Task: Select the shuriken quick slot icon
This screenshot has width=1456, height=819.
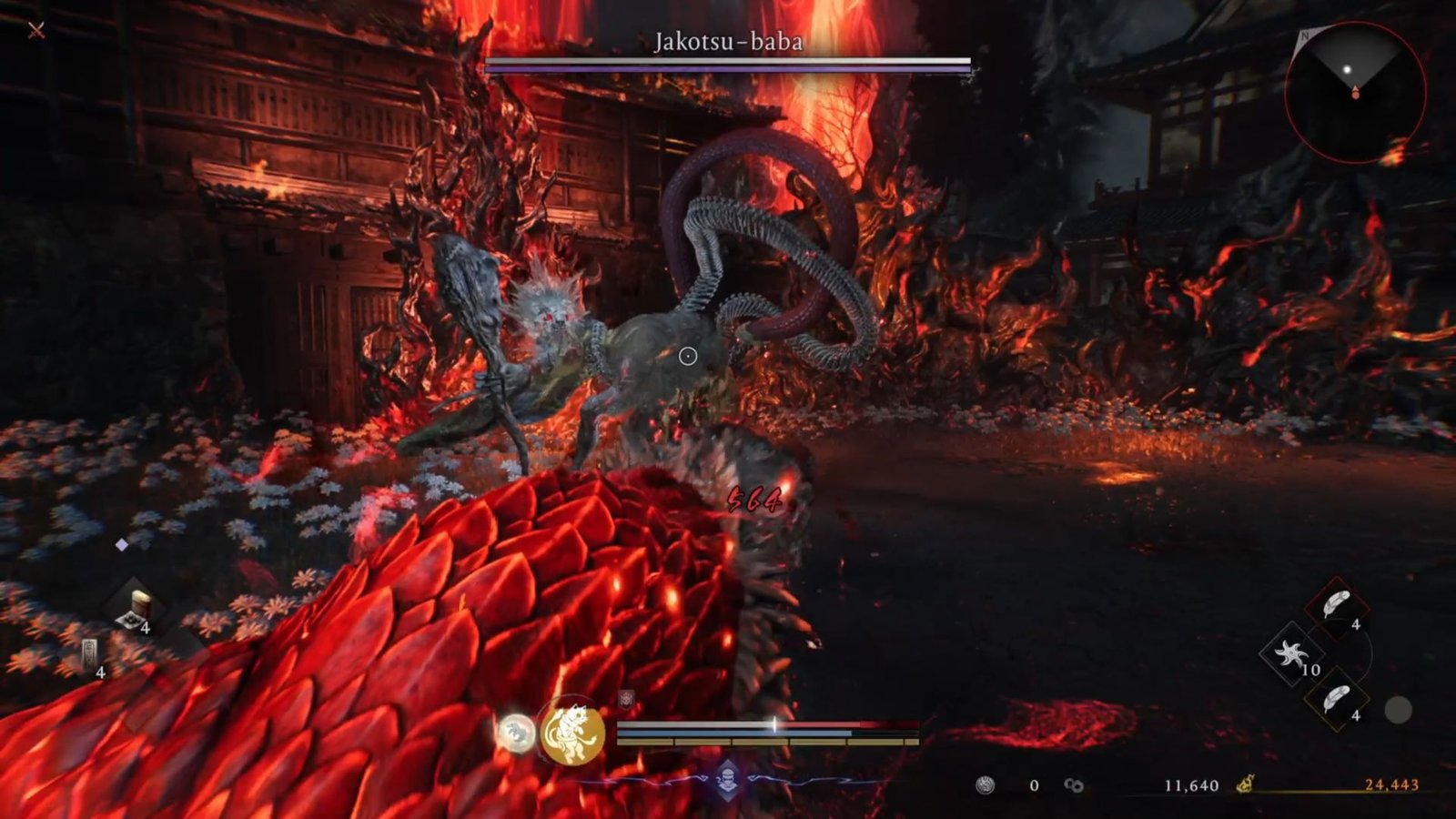Action: coord(1293,655)
